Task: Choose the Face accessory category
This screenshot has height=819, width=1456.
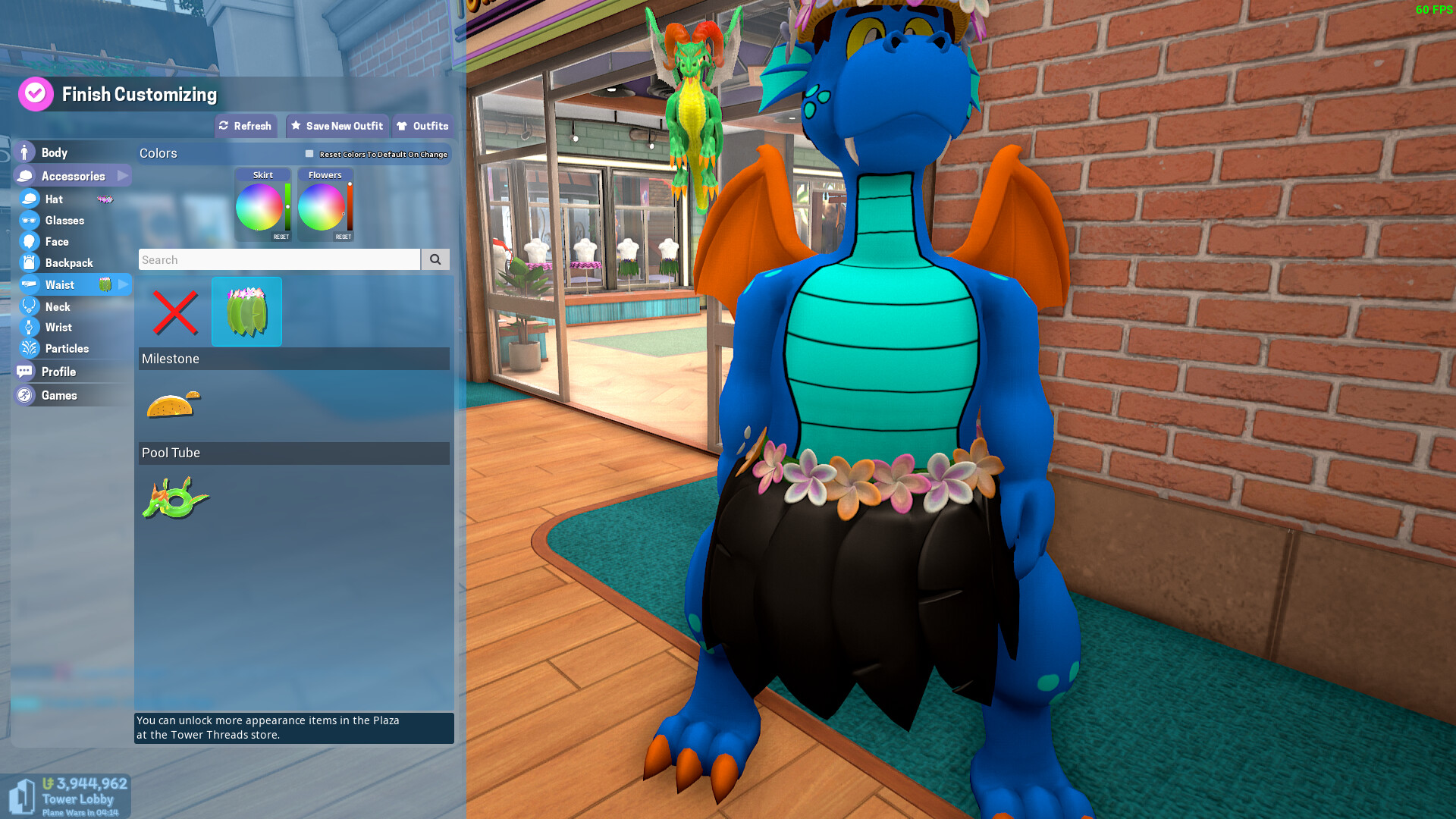Action: (57, 242)
